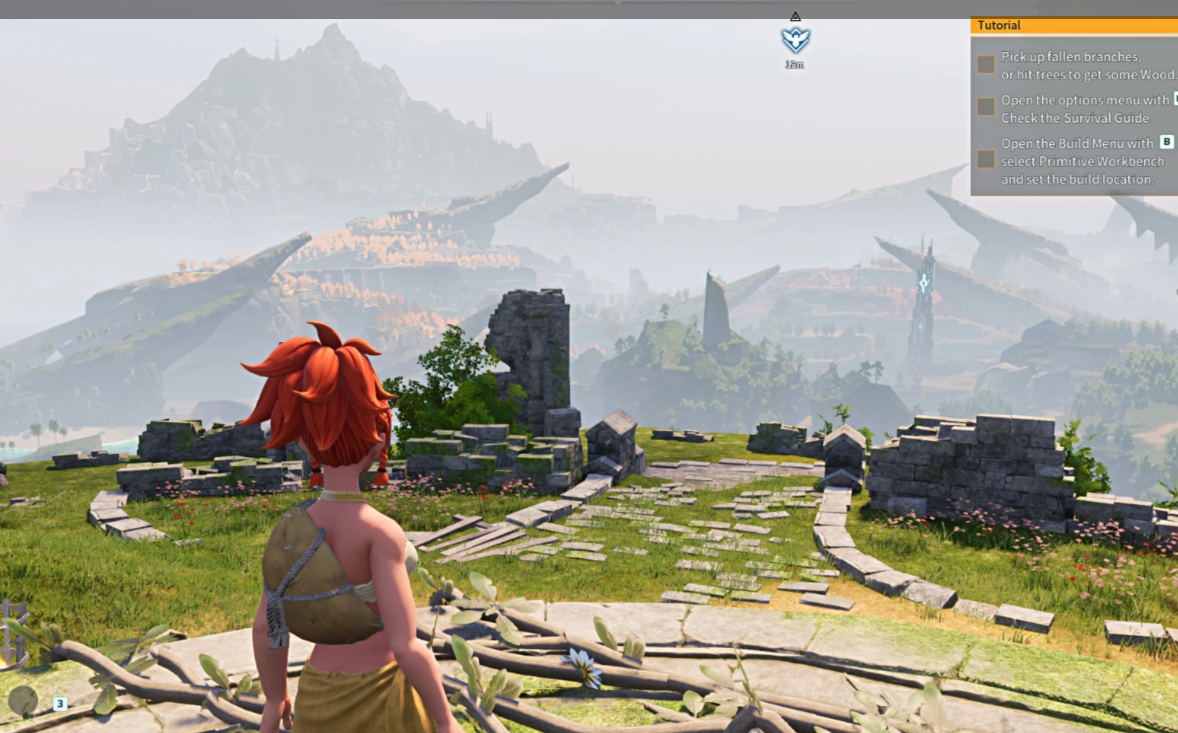Click the winged fast-travel marker on the compass

point(795,40)
